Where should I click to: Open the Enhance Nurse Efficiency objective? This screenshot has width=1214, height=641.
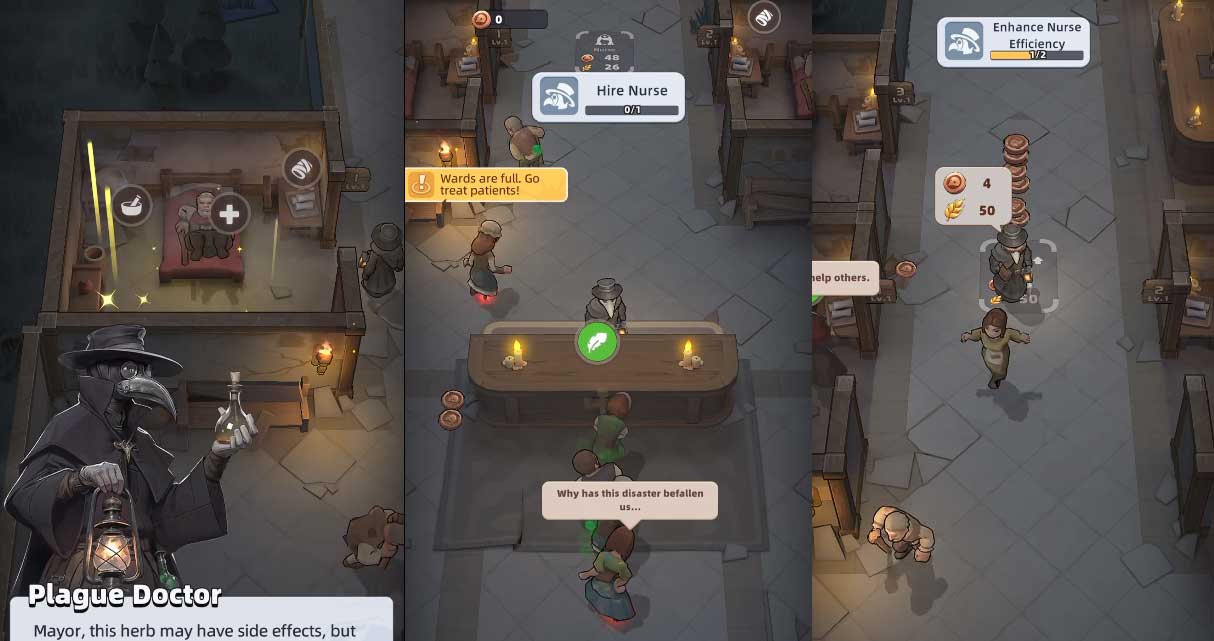tap(1013, 42)
